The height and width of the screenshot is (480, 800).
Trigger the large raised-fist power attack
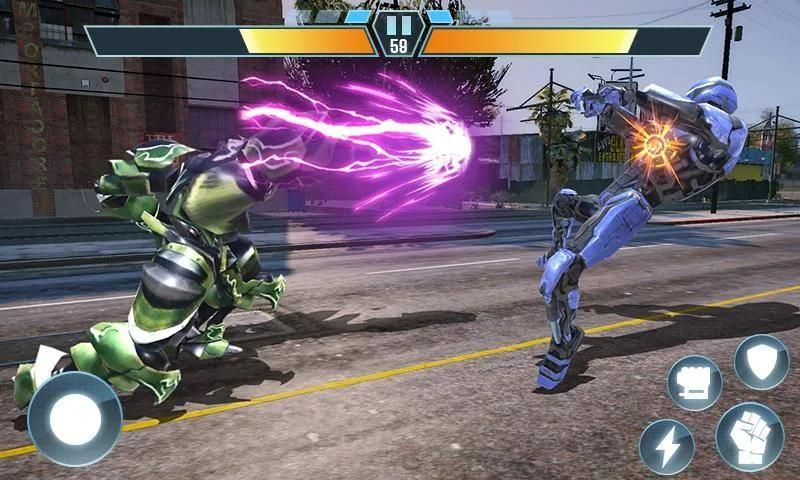[749, 436]
